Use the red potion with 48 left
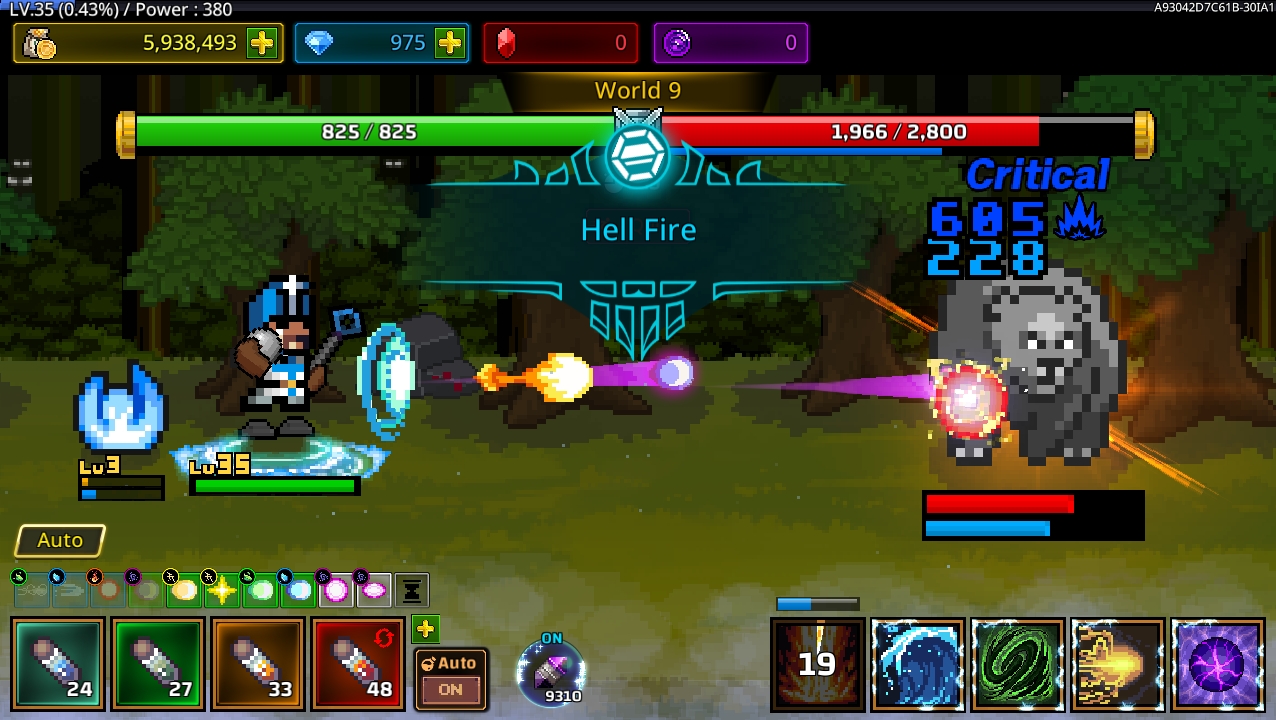This screenshot has width=1276, height=720. coord(357,664)
